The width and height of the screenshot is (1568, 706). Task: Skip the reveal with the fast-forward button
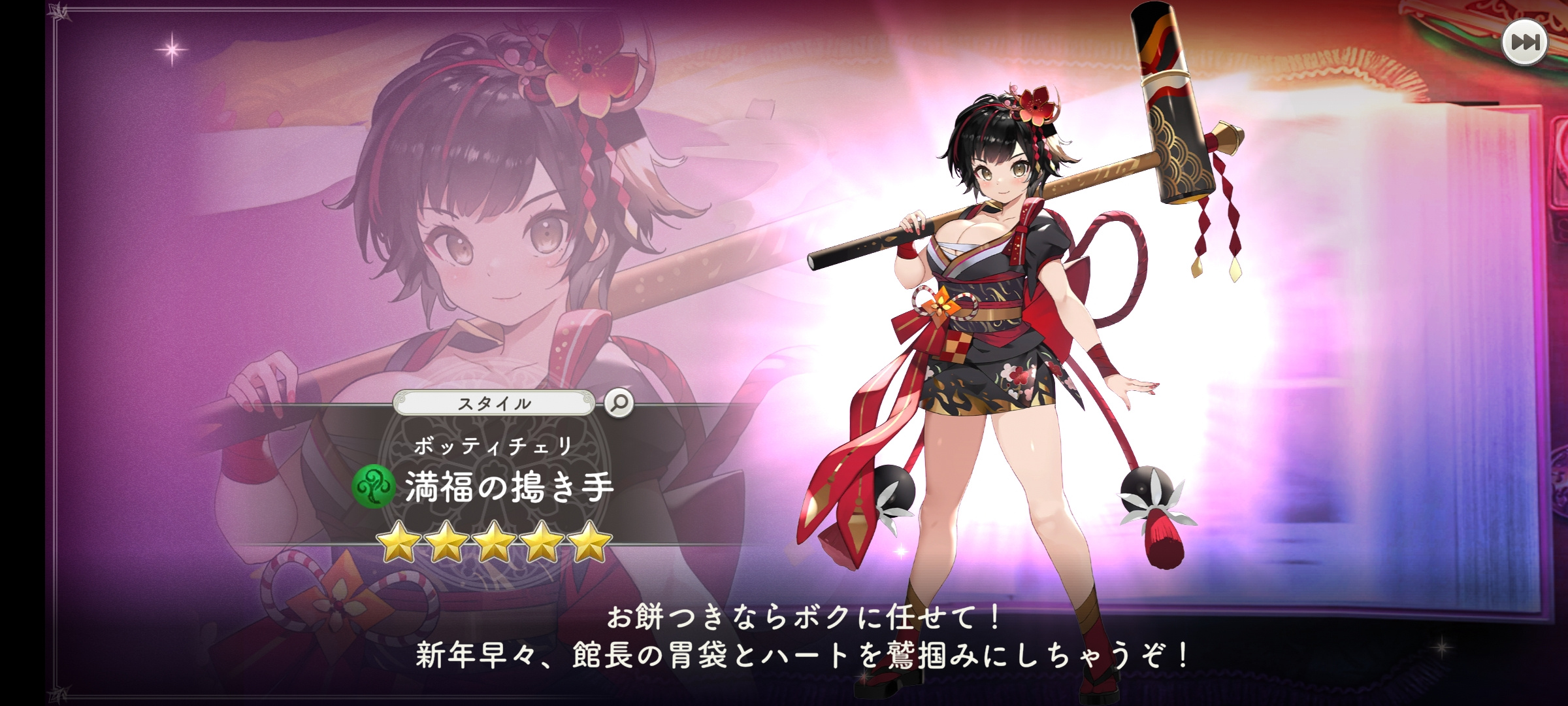(1524, 42)
